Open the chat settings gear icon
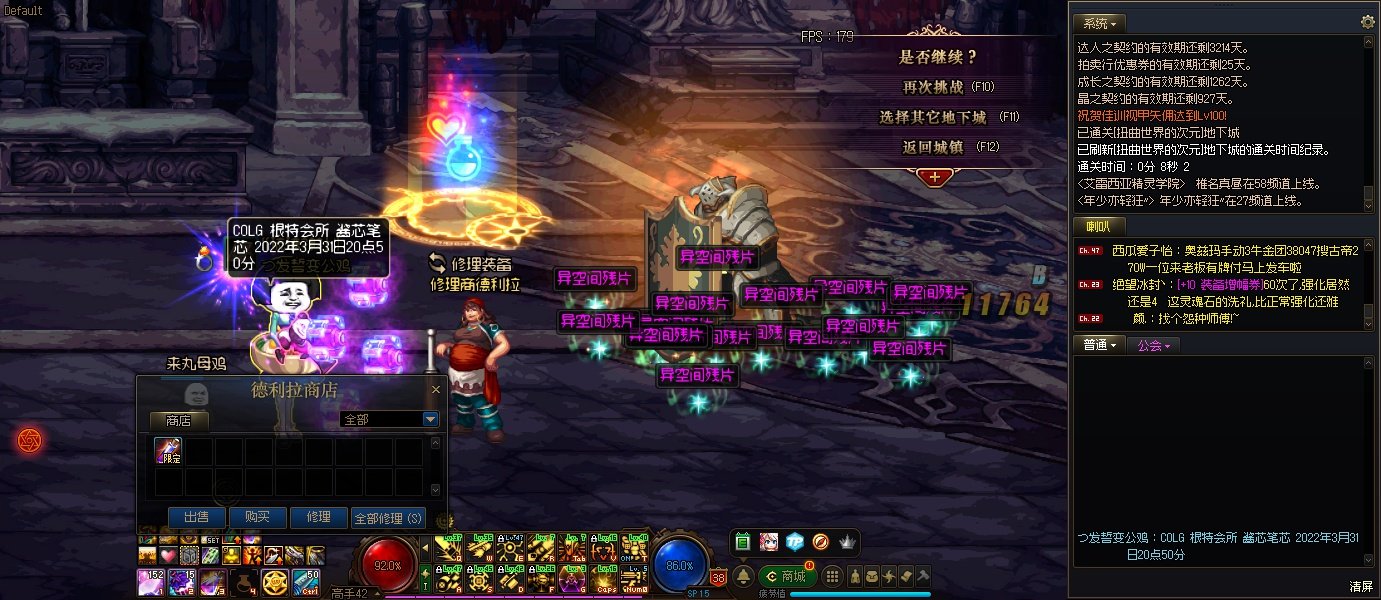This screenshot has height=600, width=1381. point(1367,22)
